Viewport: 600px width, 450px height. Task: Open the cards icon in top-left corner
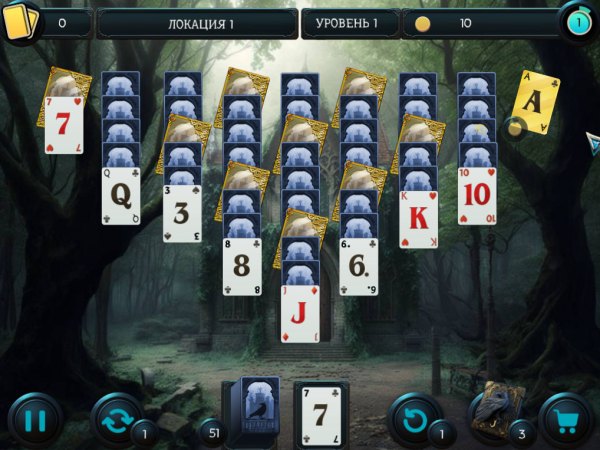(x=18, y=22)
